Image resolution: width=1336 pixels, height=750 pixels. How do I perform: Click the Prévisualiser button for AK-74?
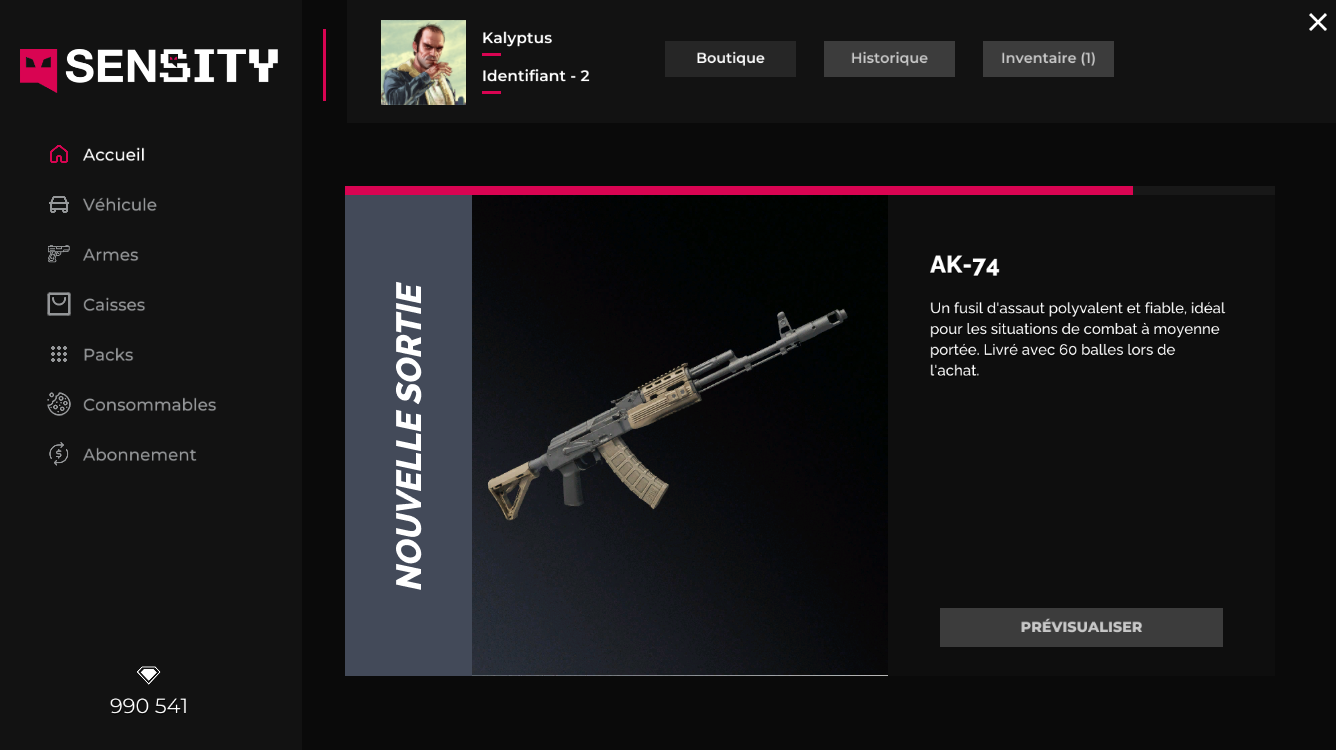click(1081, 627)
